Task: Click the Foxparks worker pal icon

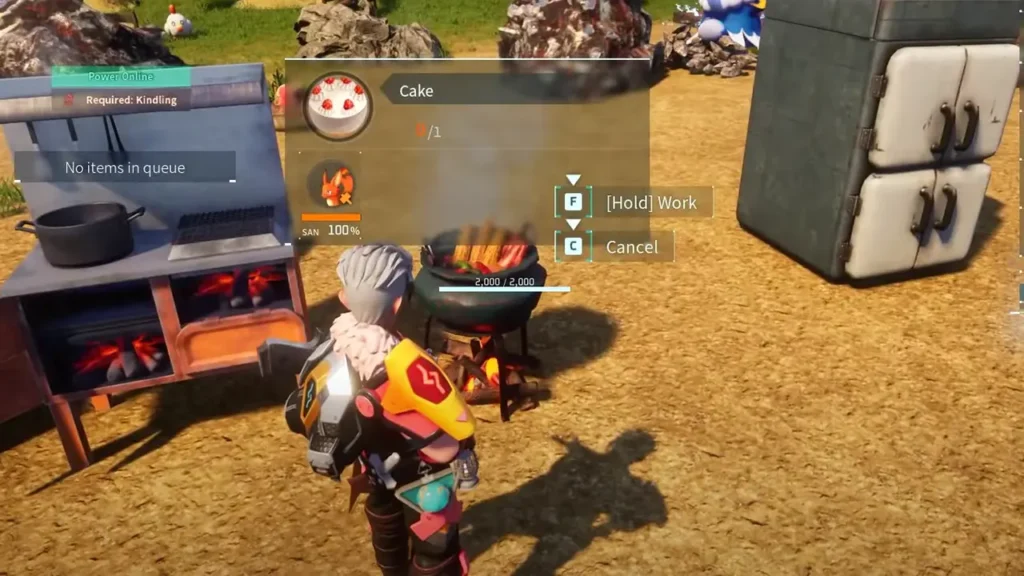Action: (x=331, y=185)
